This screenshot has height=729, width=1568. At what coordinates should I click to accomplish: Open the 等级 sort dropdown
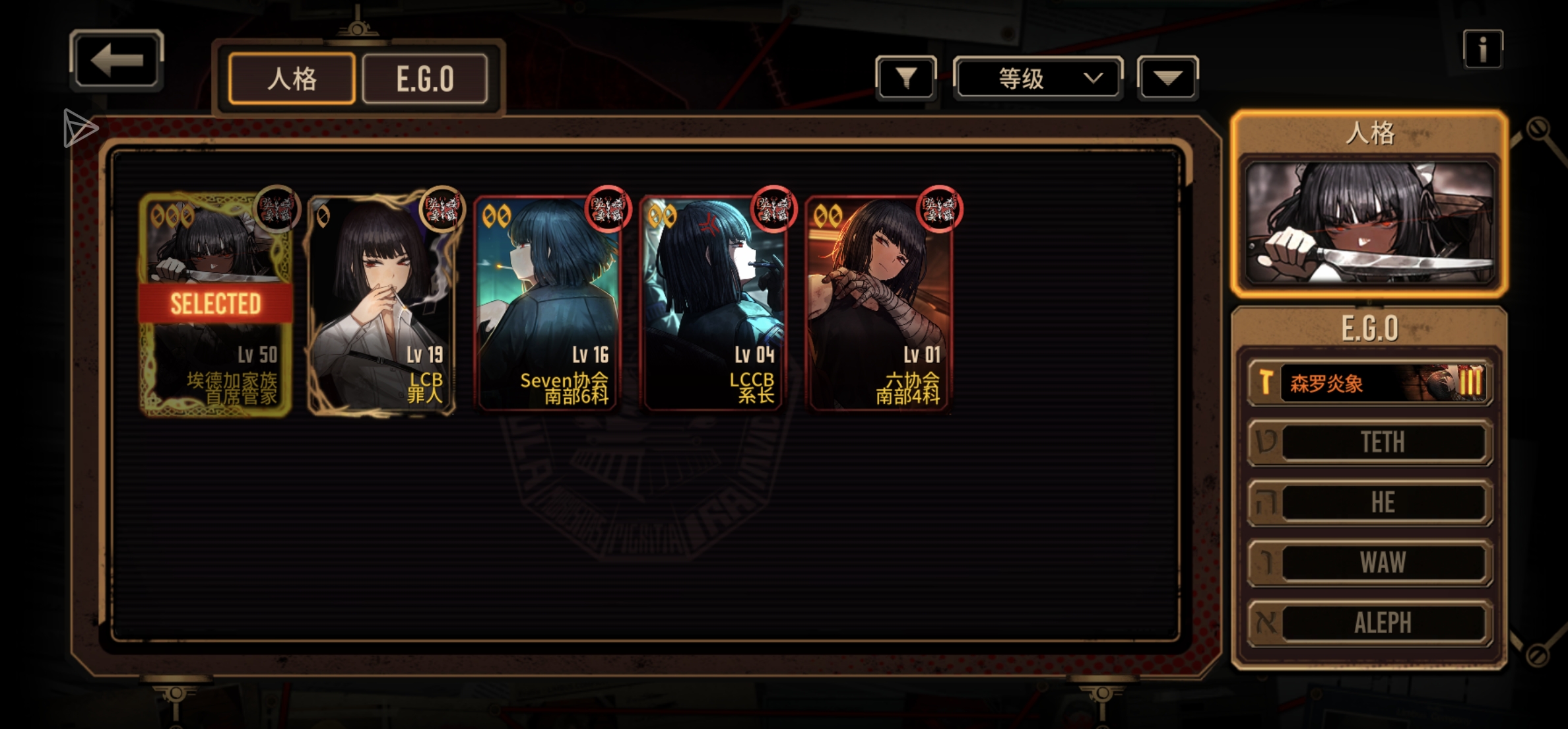(x=1037, y=79)
